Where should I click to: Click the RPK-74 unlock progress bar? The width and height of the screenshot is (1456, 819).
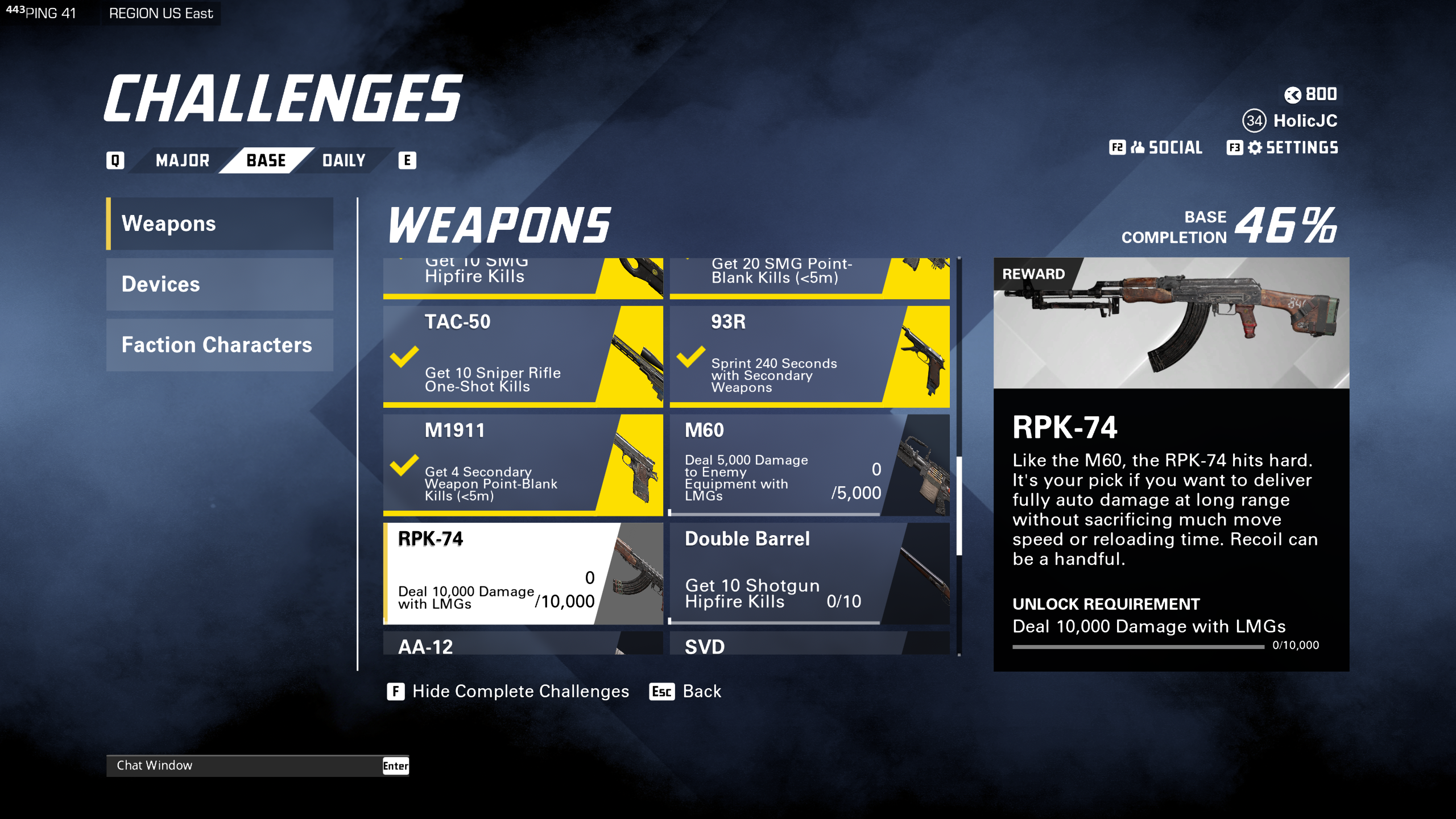1137,646
